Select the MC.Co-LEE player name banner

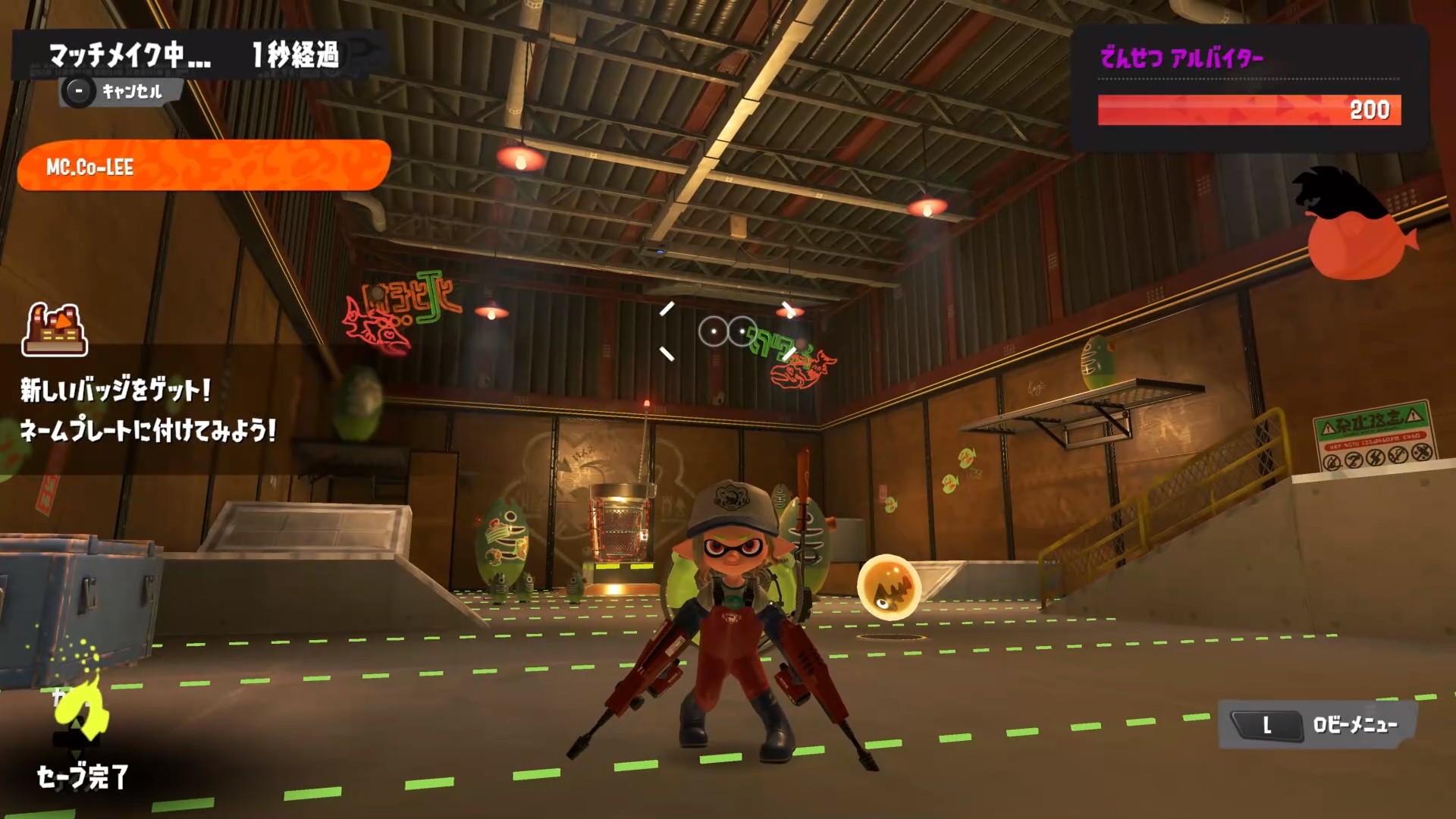coord(203,166)
